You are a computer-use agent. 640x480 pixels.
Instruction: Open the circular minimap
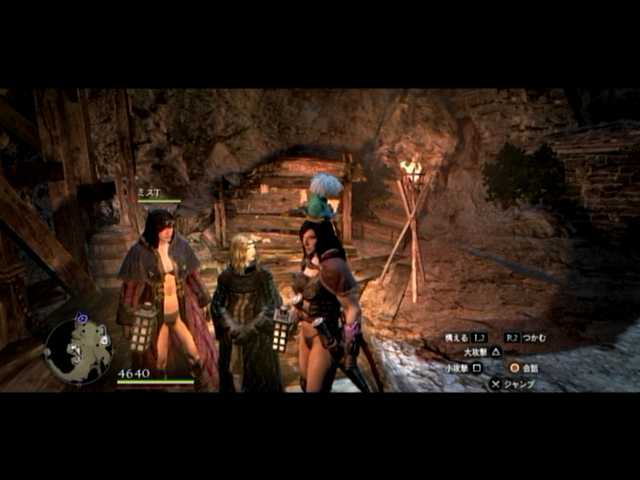point(79,351)
